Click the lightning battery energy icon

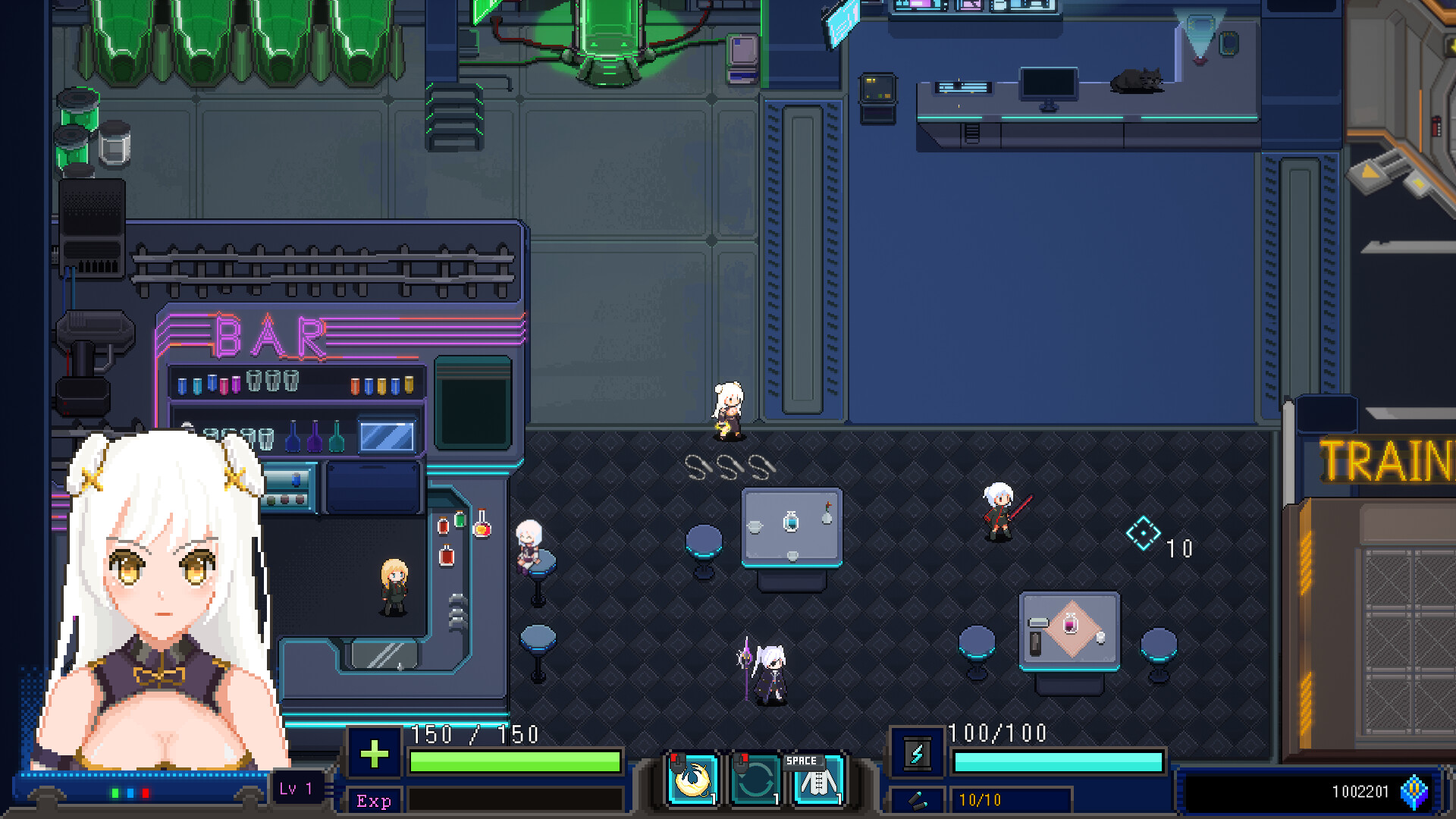(x=917, y=754)
